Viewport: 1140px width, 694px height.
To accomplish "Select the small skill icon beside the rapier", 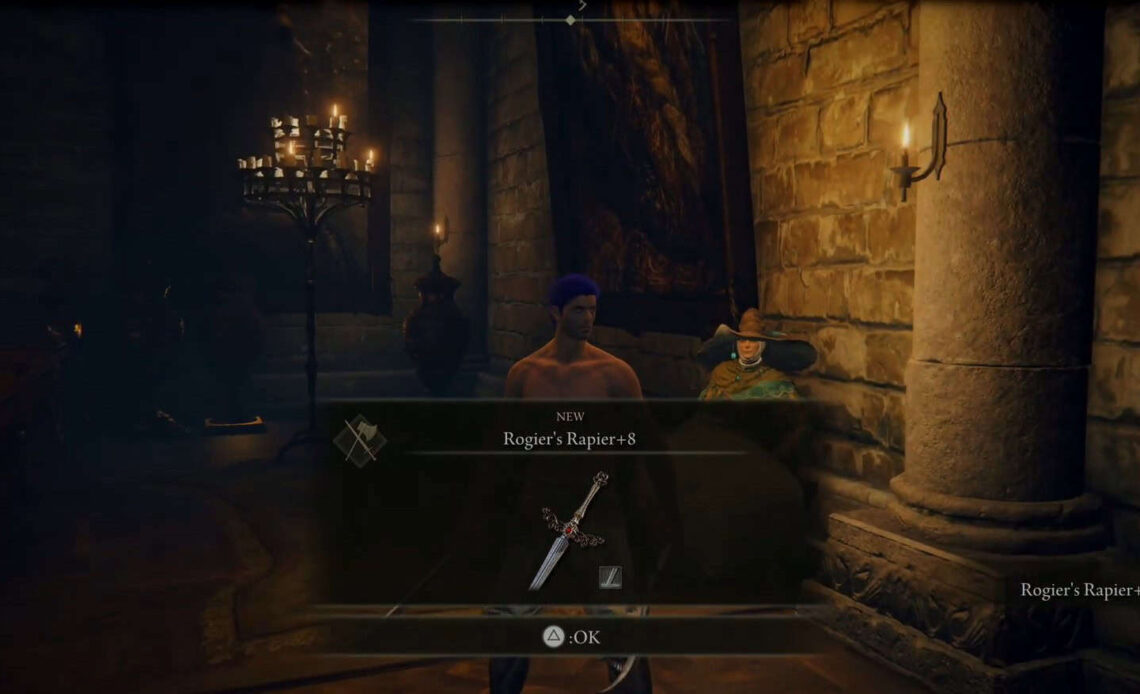I will 610,576.
